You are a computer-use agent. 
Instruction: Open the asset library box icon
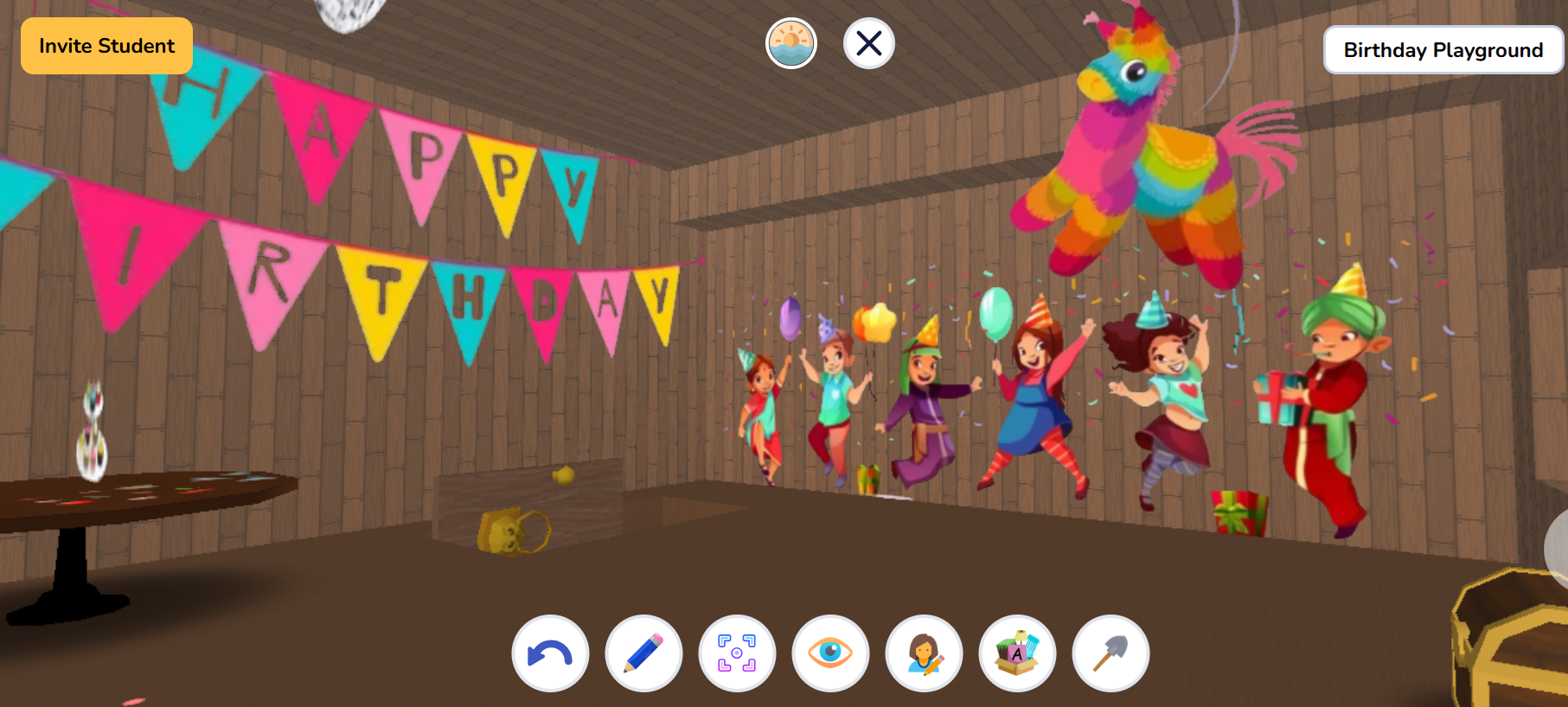[1016, 654]
